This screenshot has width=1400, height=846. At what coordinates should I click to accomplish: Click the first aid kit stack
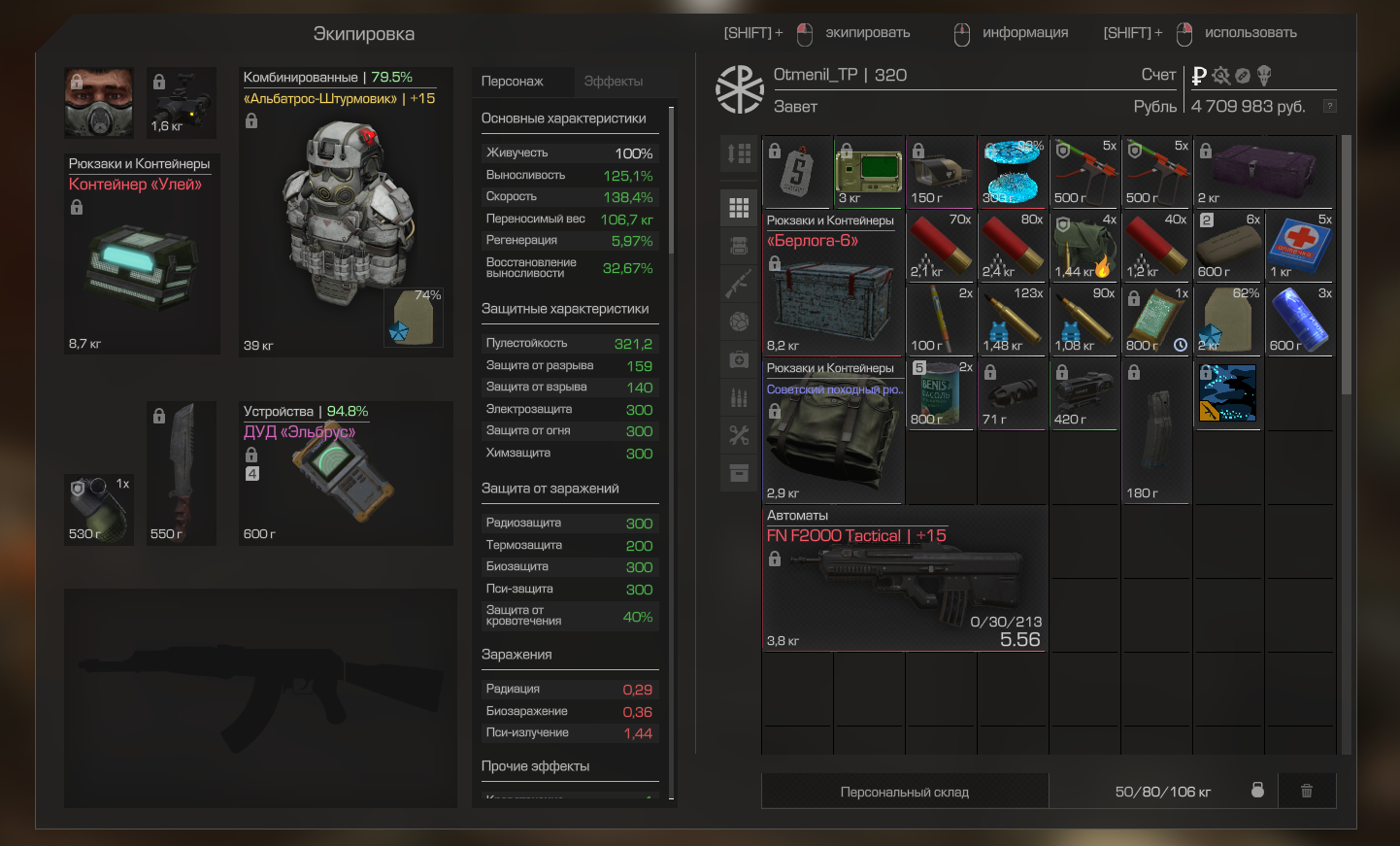click(1300, 246)
